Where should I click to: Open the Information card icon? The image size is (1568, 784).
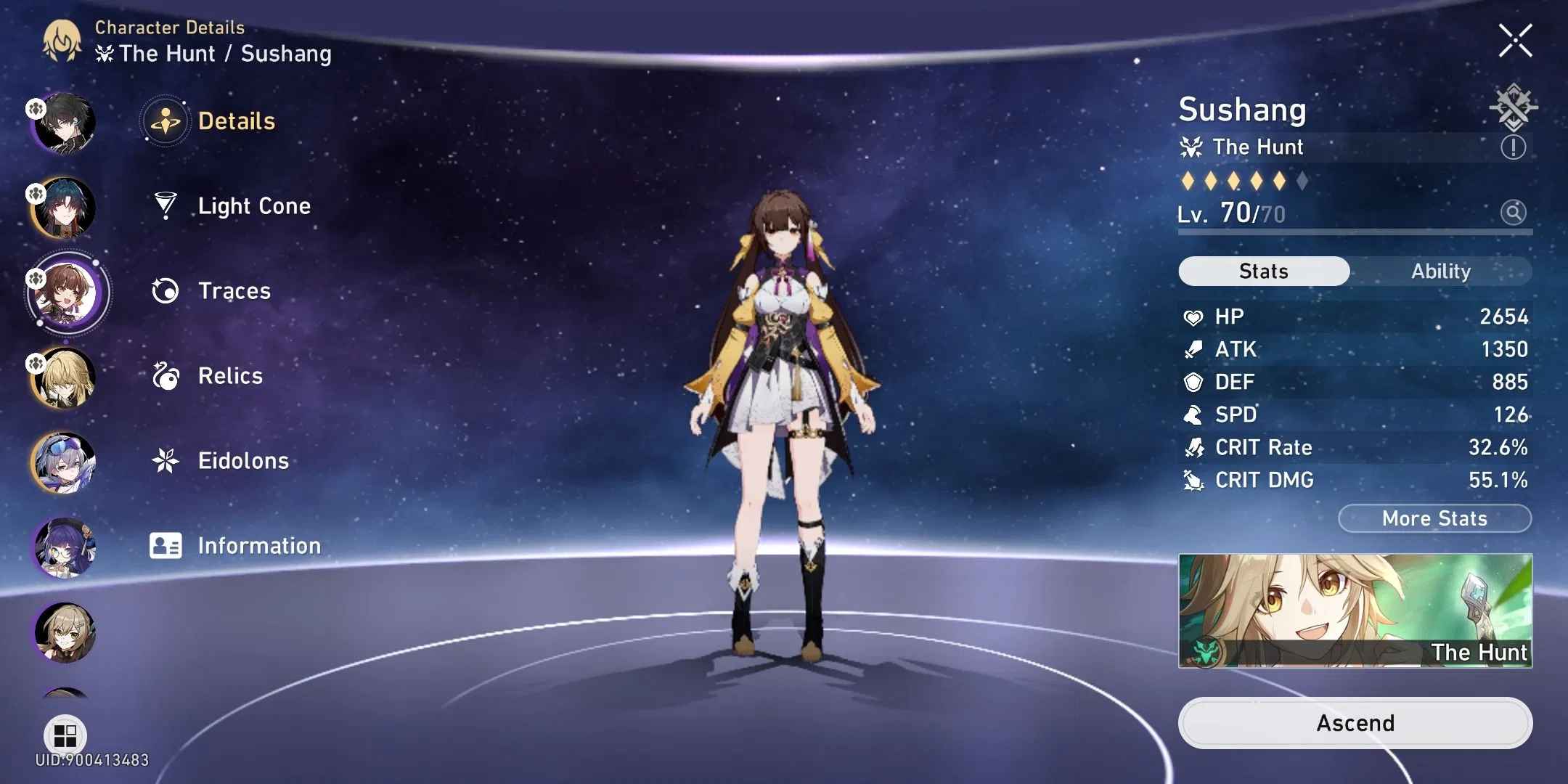[x=167, y=545]
